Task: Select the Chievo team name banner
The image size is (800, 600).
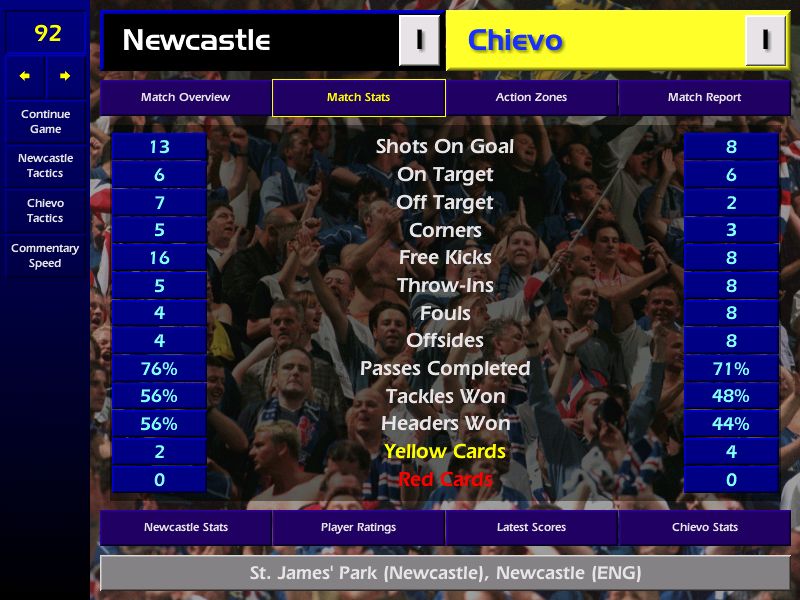Action: pyautogui.click(x=595, y=41)
